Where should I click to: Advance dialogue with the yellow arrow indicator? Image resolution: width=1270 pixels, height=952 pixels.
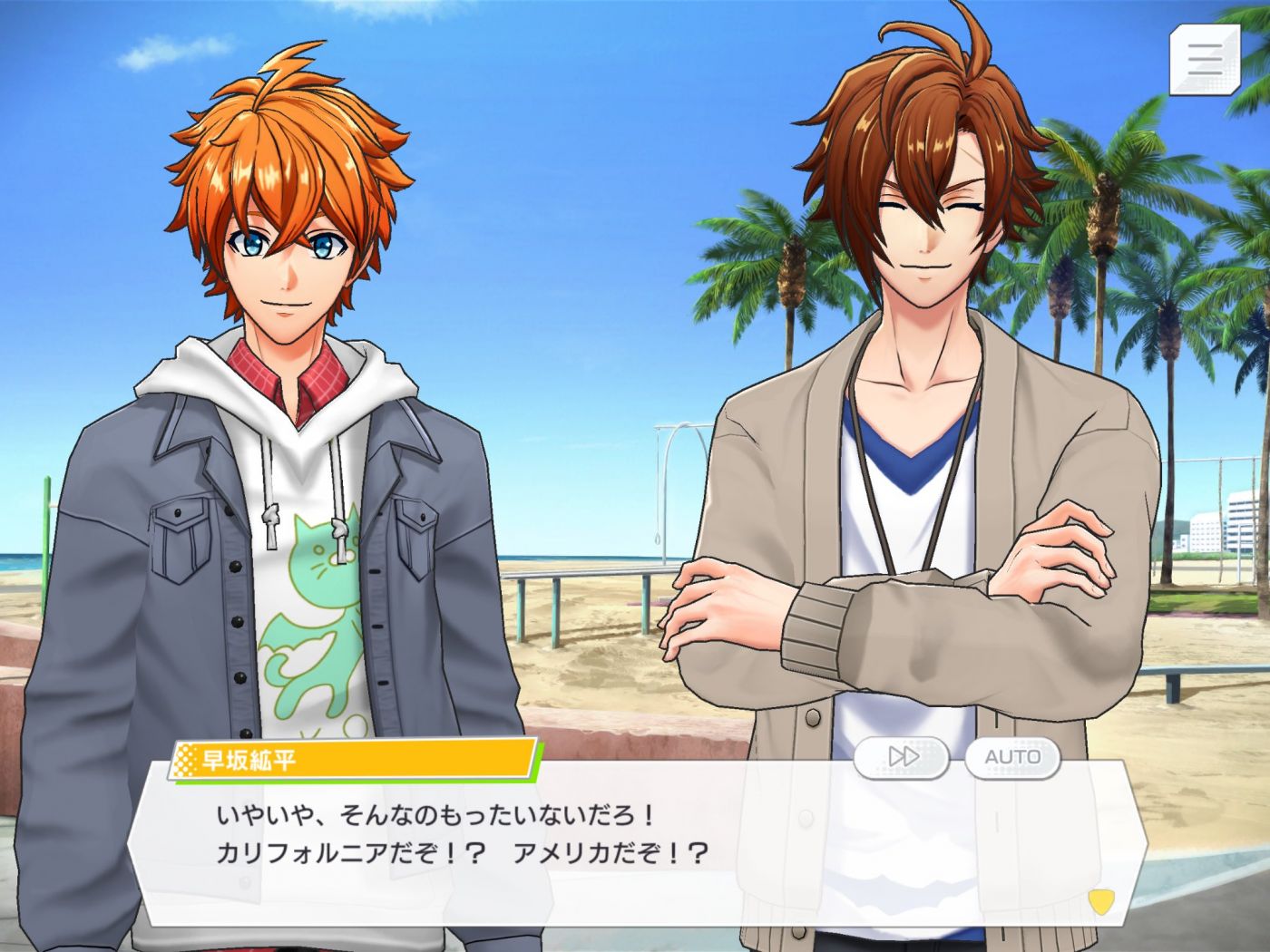pos(1100,901)
